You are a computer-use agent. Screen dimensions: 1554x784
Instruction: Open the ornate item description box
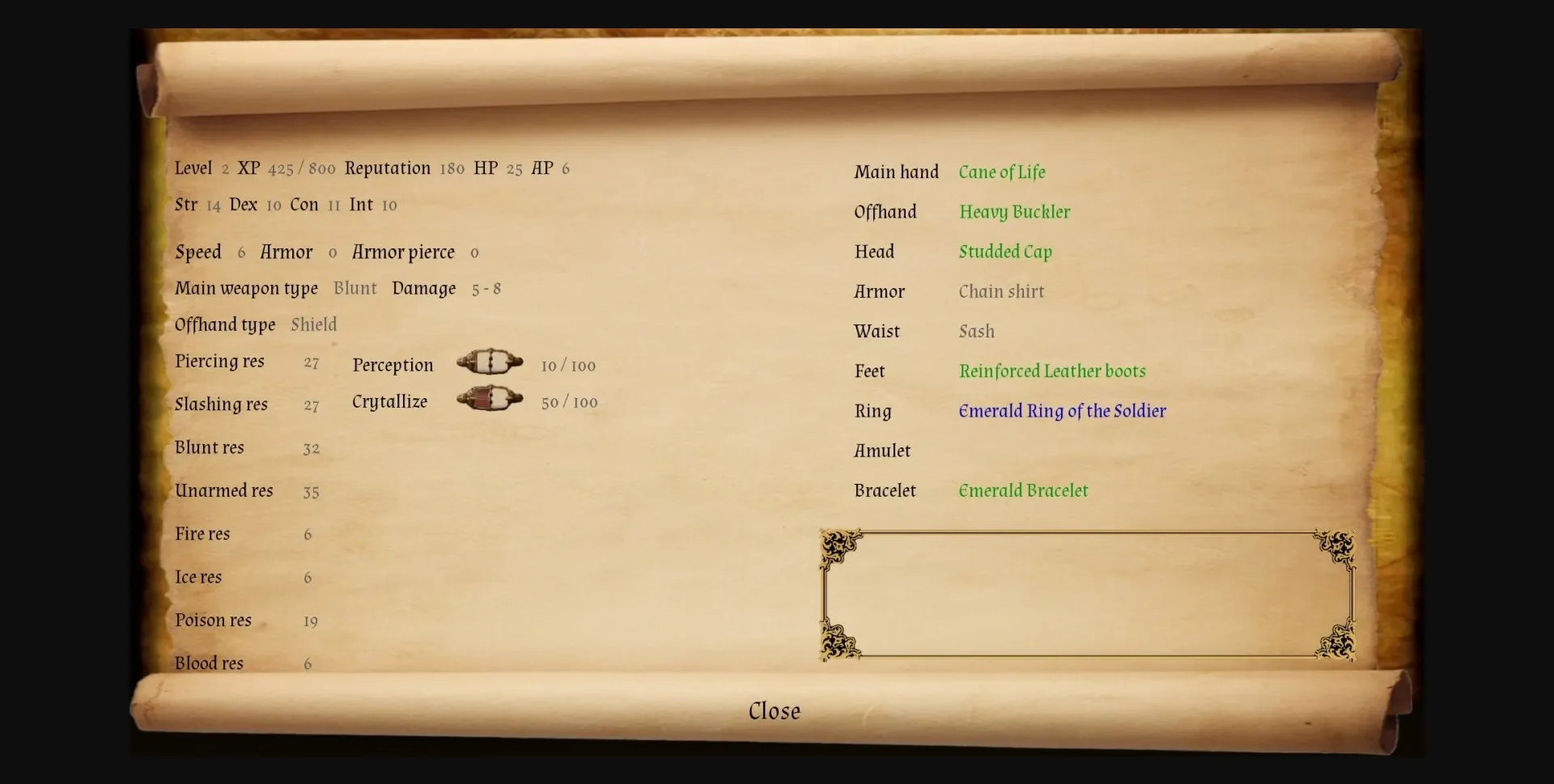click(x=1086, y=595)
